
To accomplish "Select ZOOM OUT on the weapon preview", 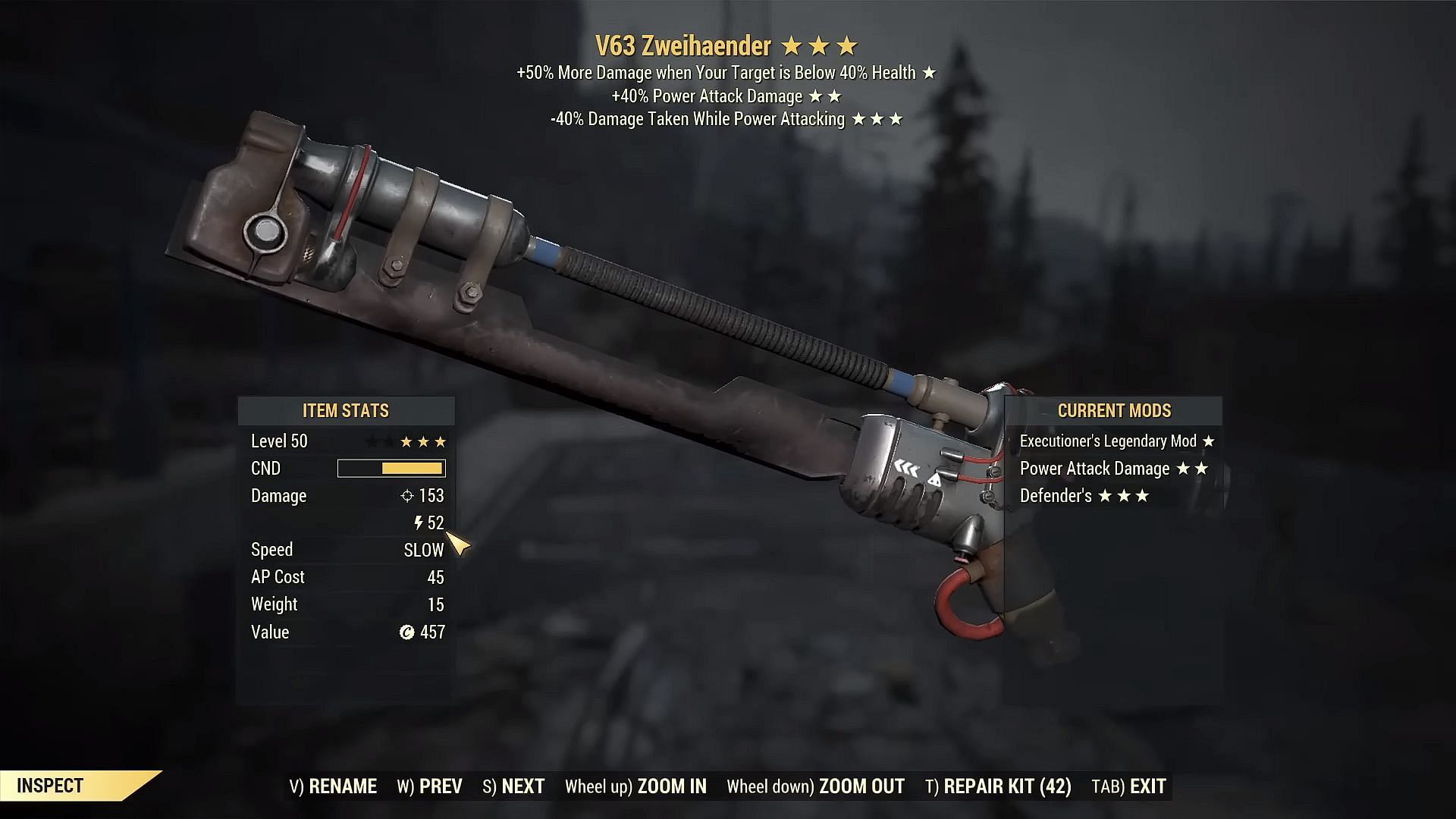I will coord(815,786).
